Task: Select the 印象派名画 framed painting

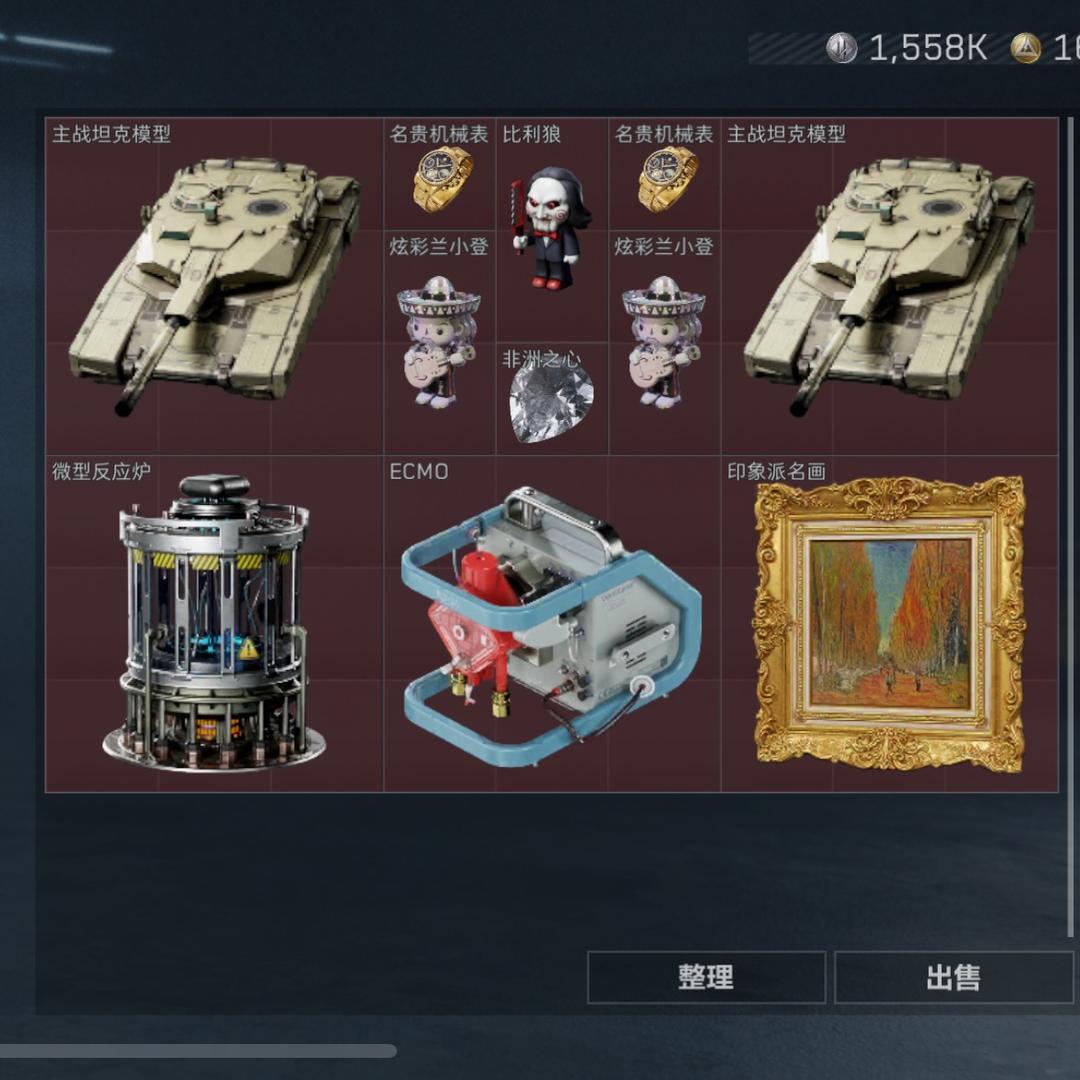Action: [x=889, y=624]
